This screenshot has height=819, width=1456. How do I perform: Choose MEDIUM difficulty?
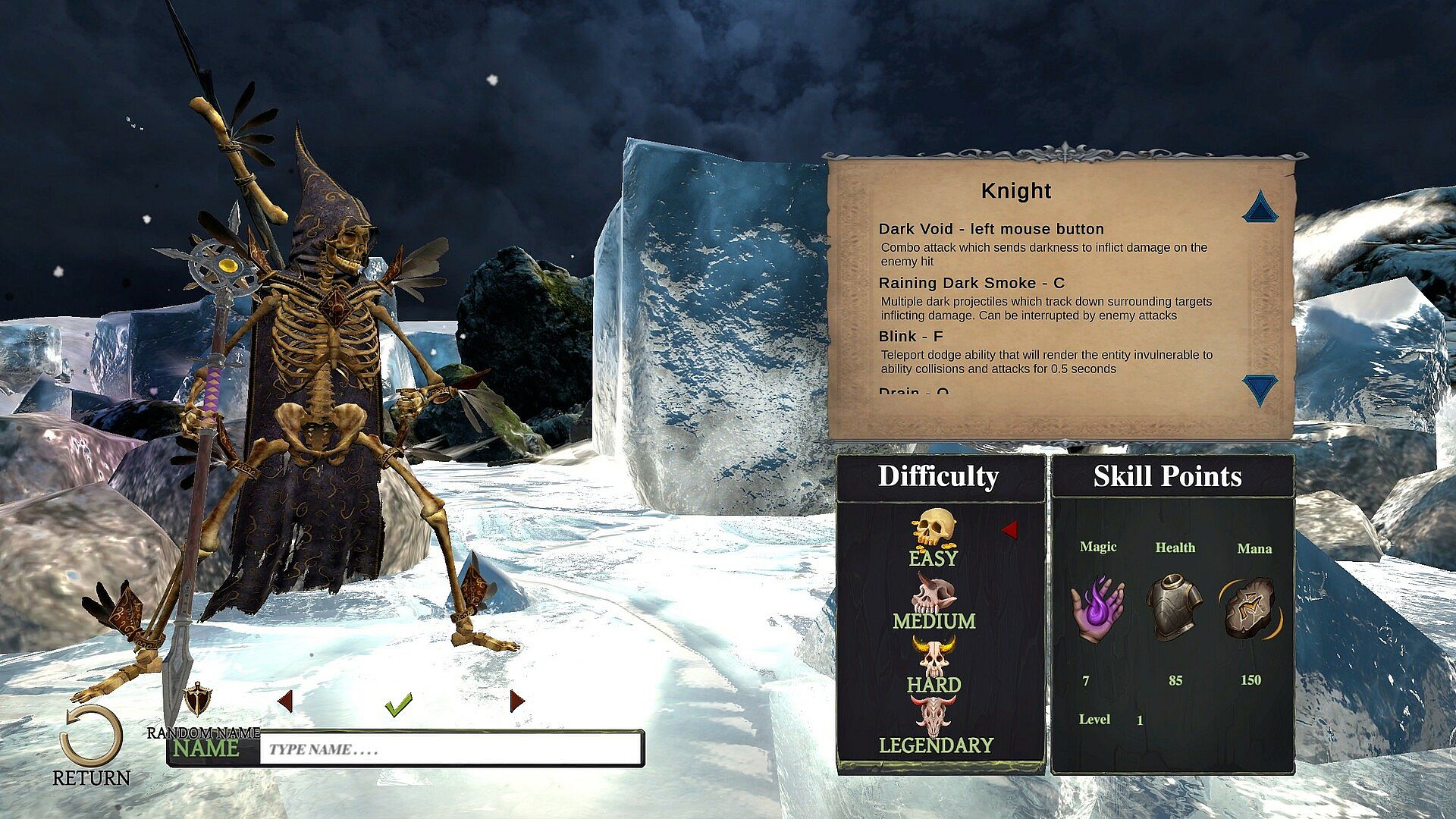click(934, 603)
